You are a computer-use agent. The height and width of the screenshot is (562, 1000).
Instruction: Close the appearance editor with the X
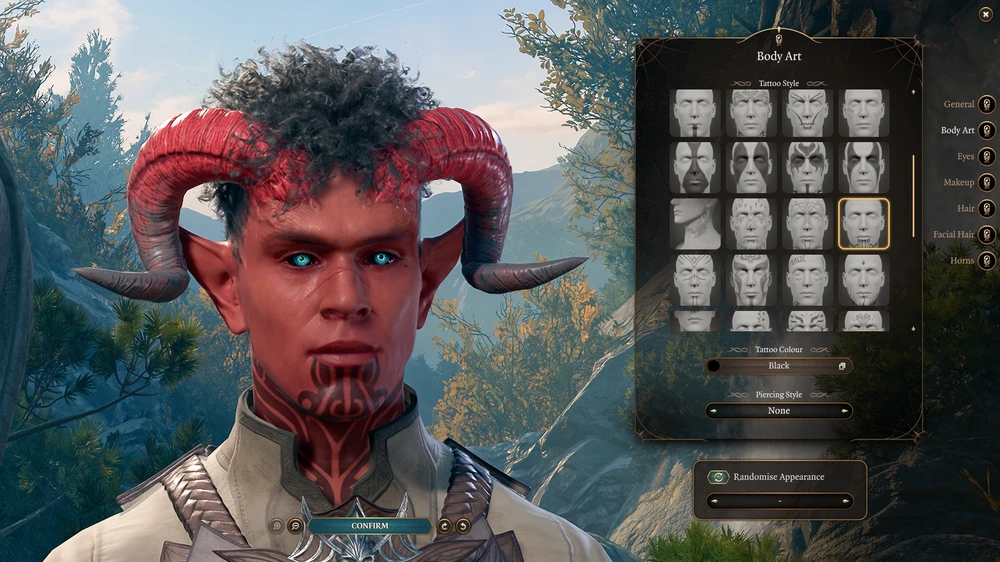(x=986, y=14)
